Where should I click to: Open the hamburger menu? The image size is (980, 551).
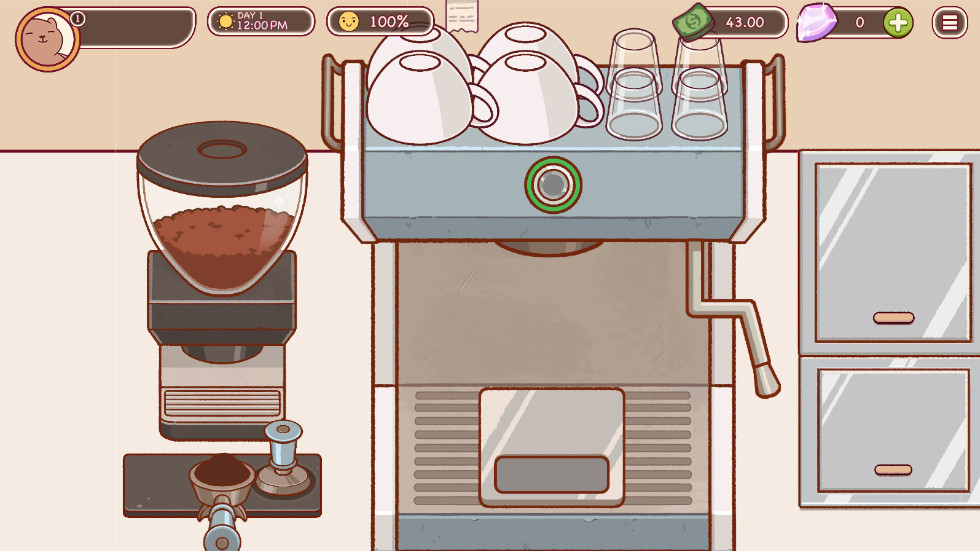[x=949, y=22]
